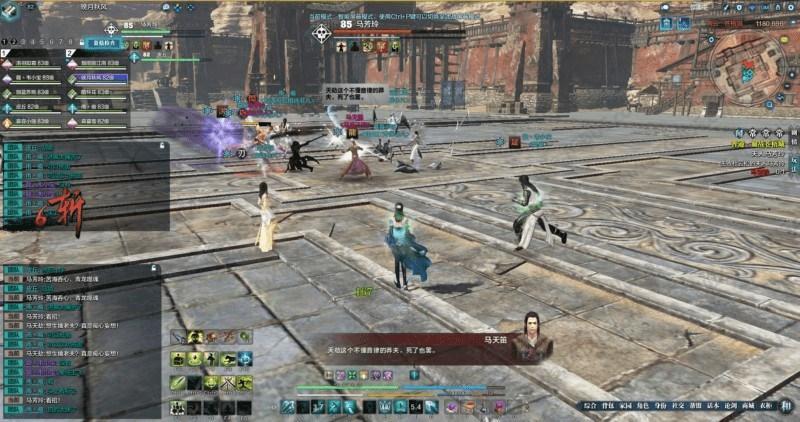Open the 角色 character menu
The height and width of the screenshot is (422, 800).
tap(642, 406)
